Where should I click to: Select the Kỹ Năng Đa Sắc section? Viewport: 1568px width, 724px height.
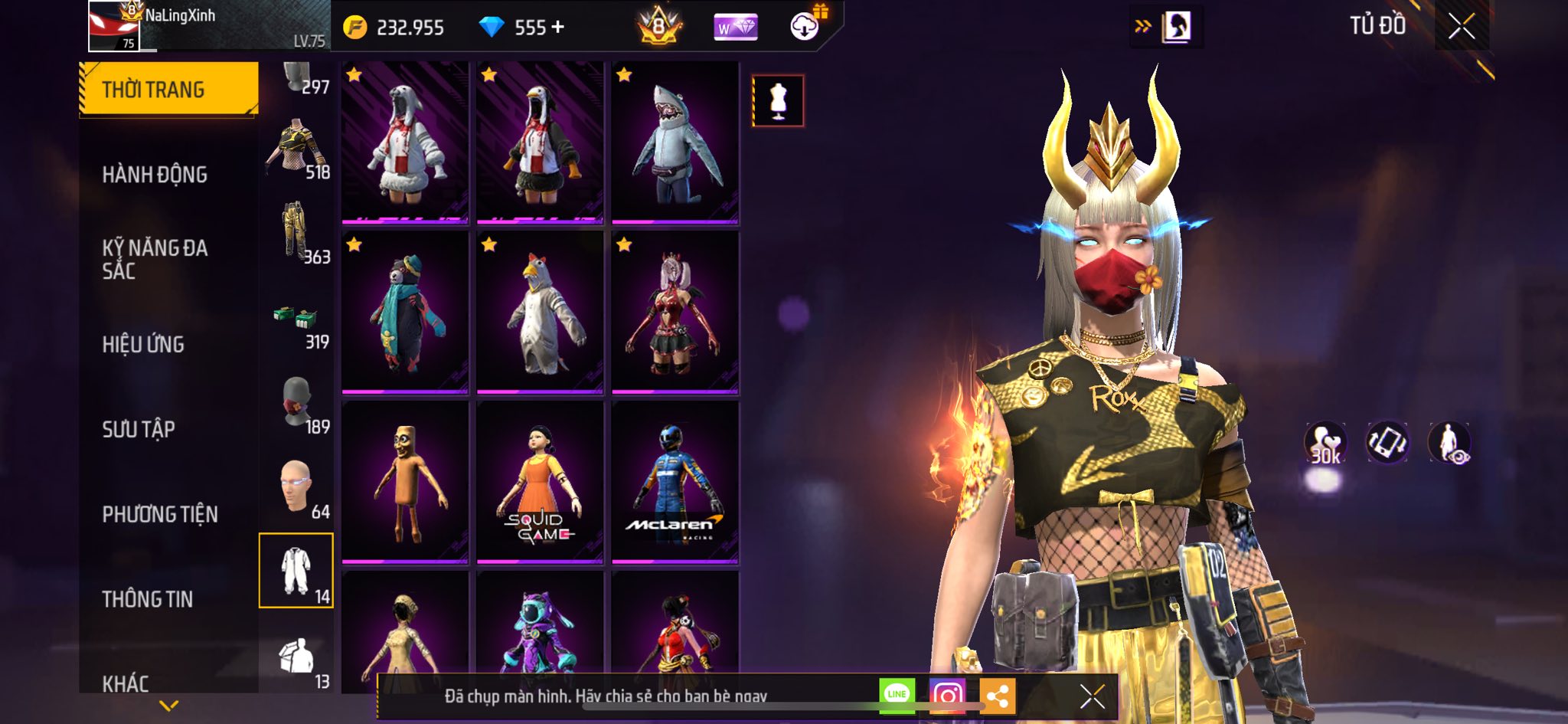point(155,259)
